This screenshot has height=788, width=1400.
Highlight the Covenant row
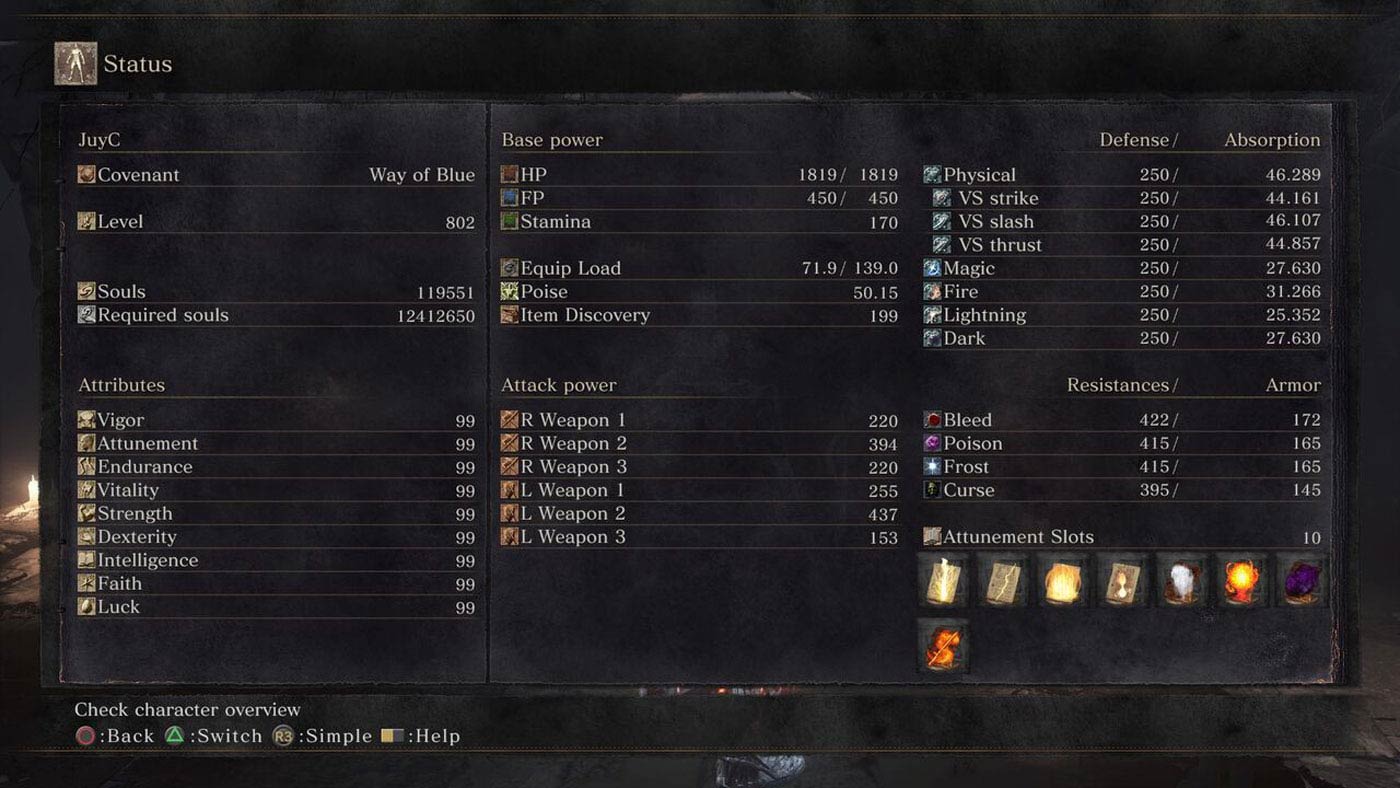coord(276,175)
